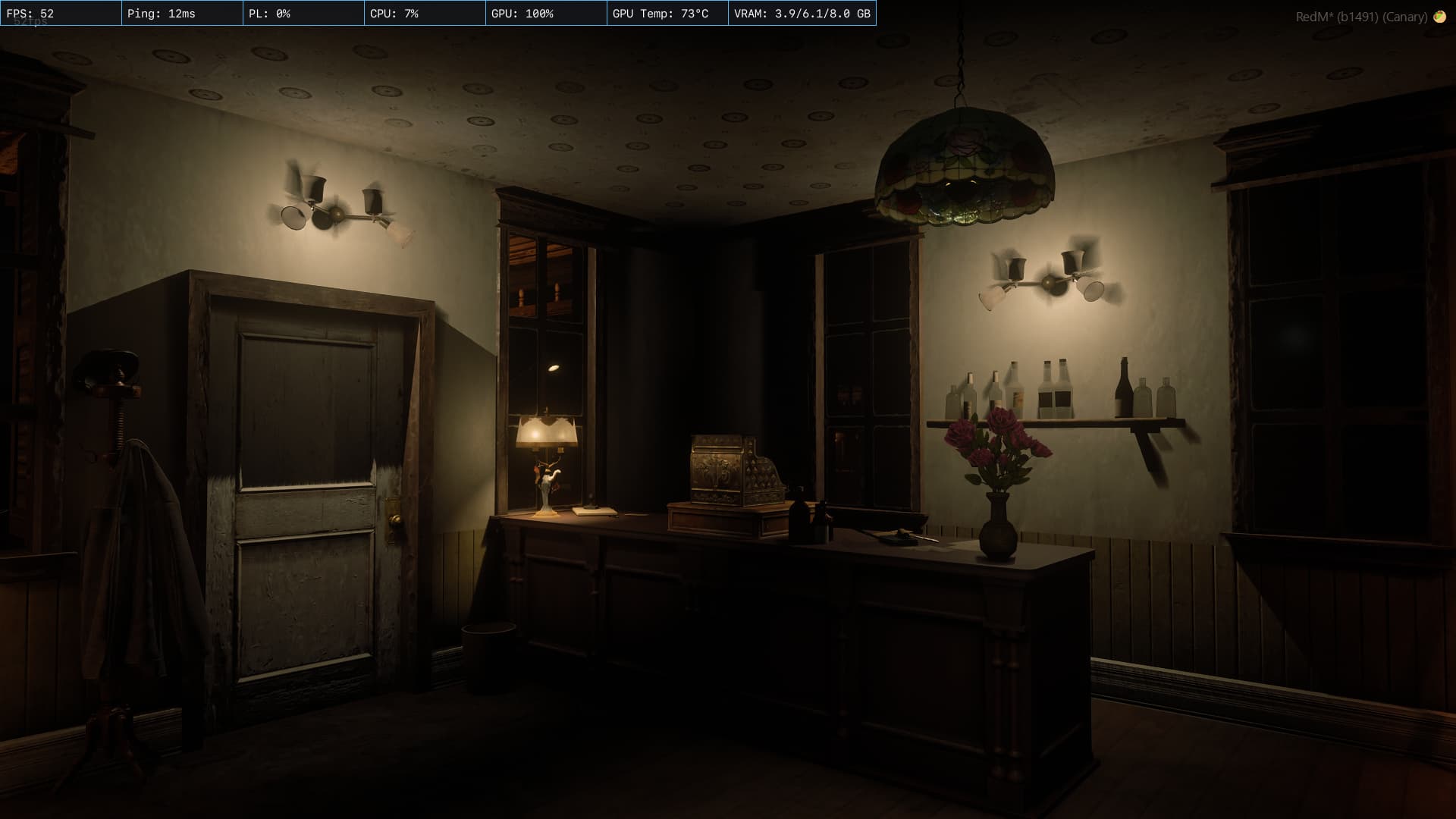This screenshot has width=1456, height=819.
Task: Select the left wall sconce light
Action: pyautogui.click(x=337, y=212)
